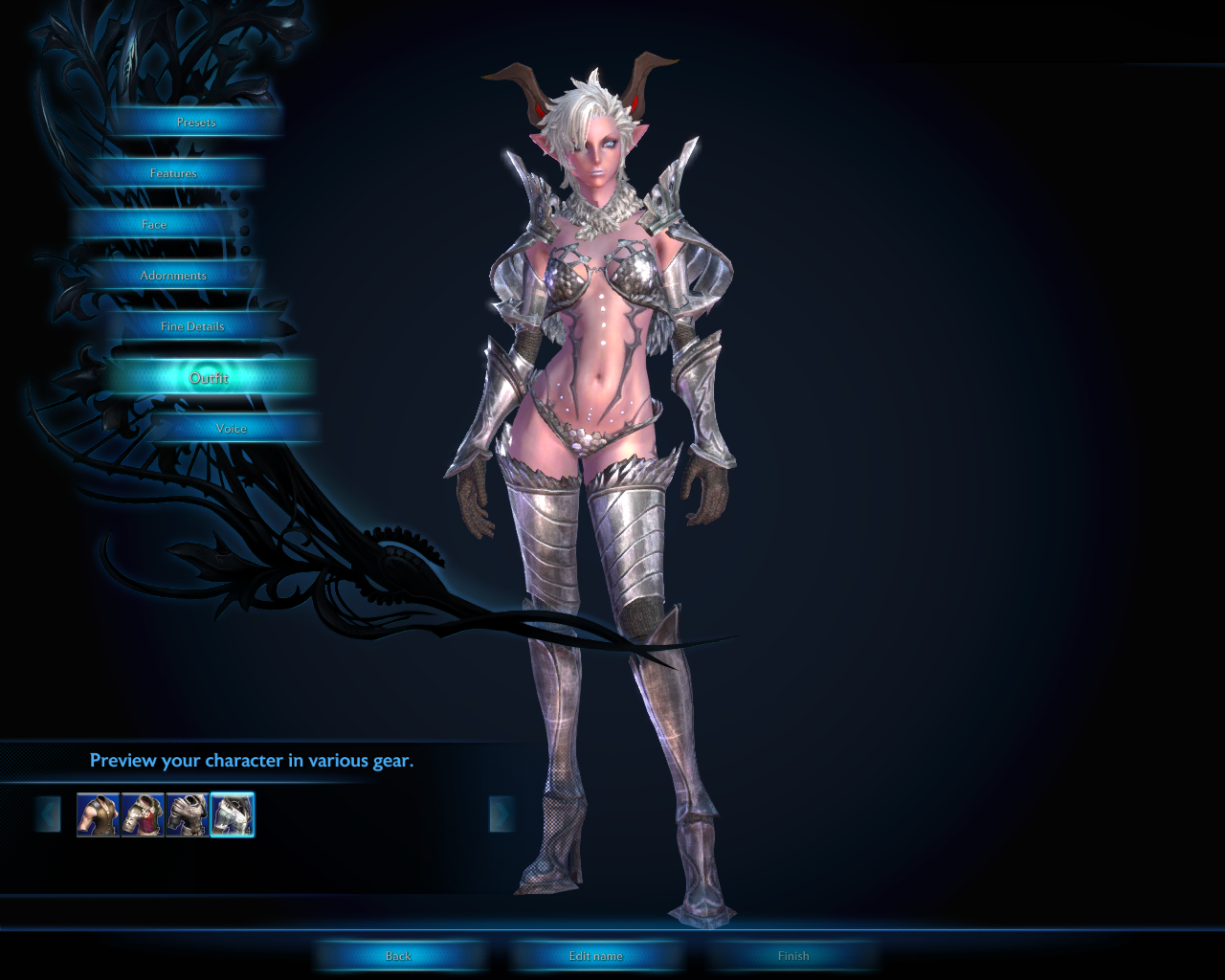Choose the Voice section
1225x980 pixels.
click(232, 429)
